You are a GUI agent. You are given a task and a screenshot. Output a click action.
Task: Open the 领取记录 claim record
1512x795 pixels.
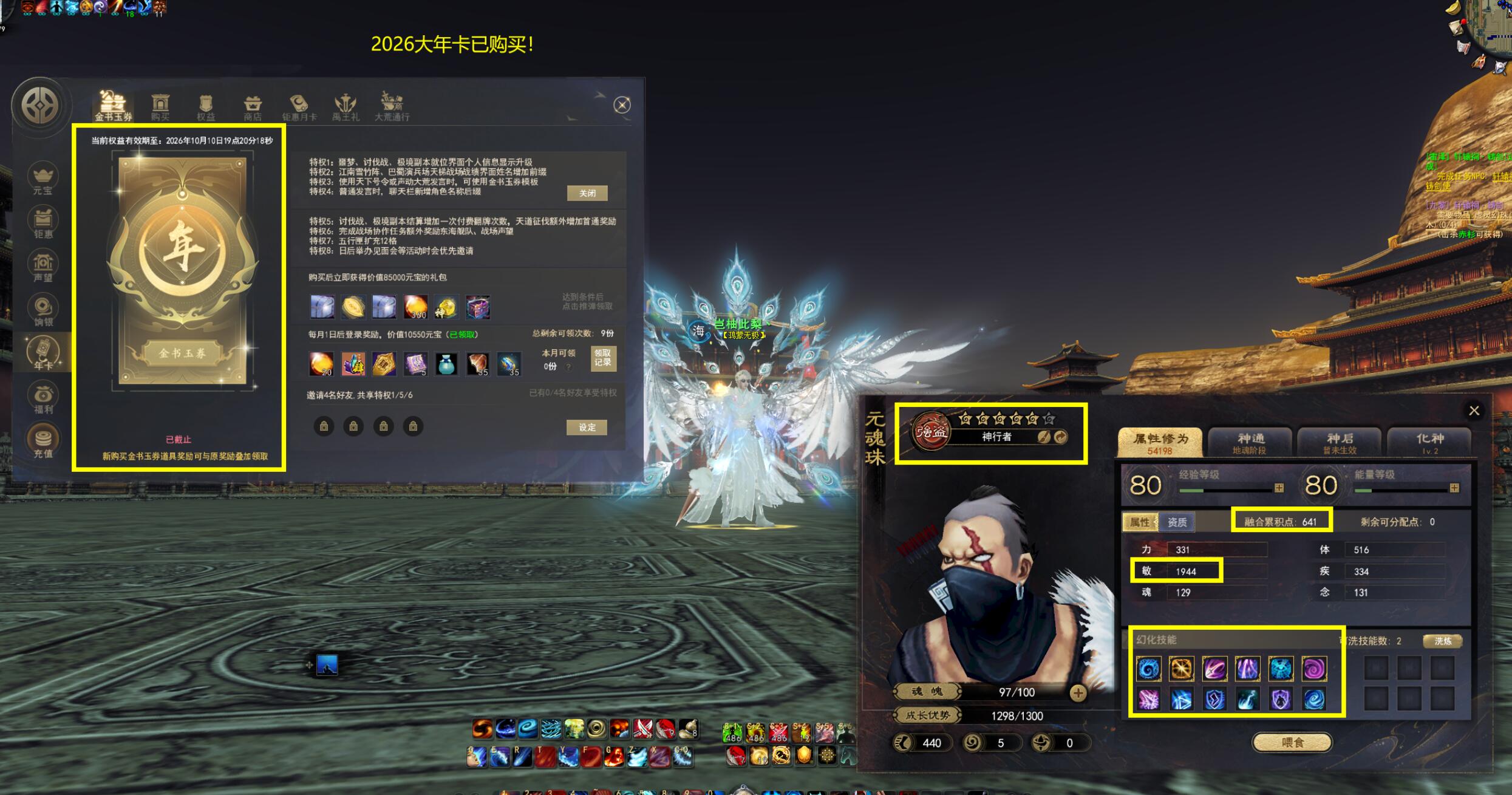coord(603,358)
